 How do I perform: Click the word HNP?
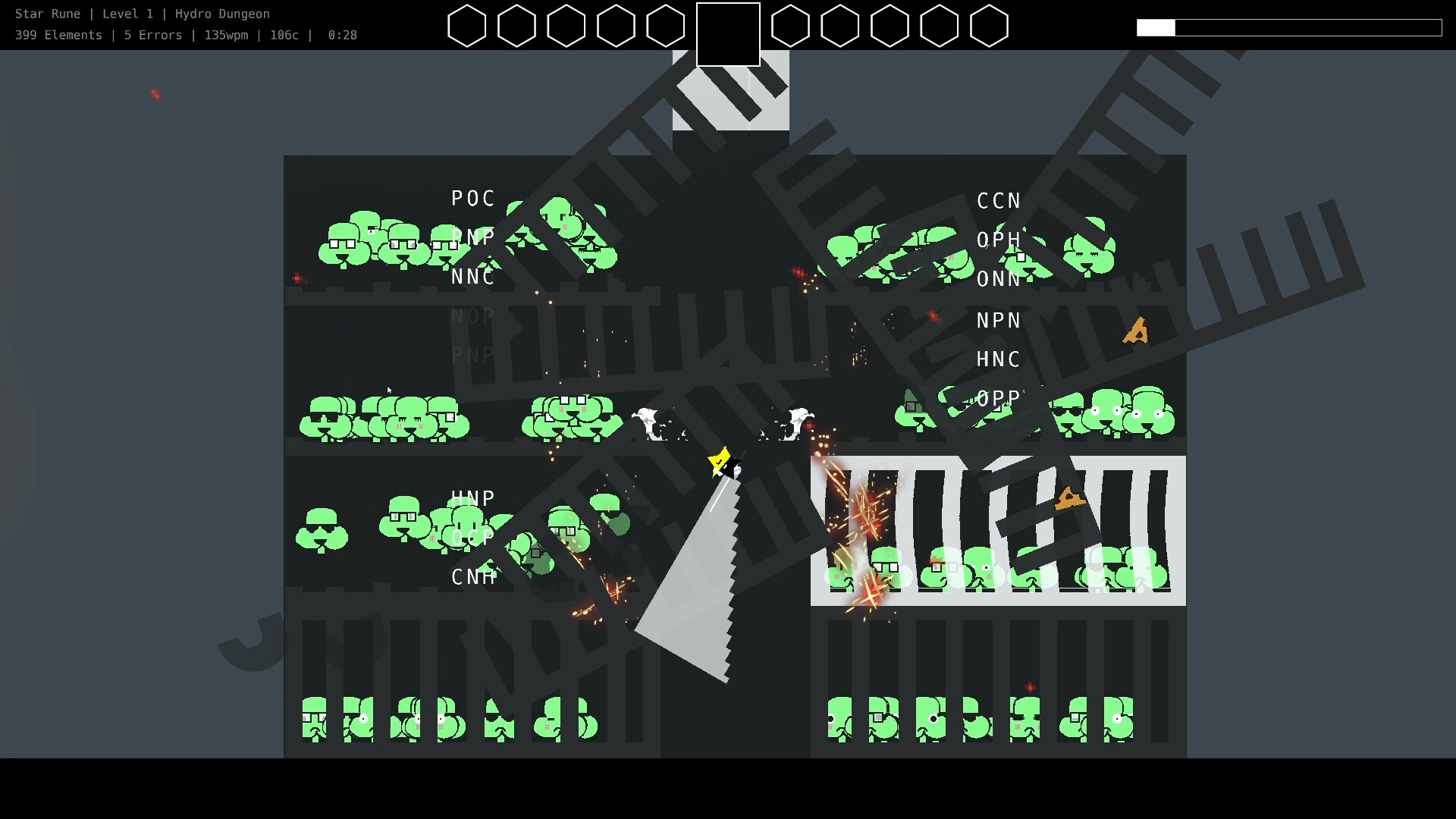click(472, 498)
